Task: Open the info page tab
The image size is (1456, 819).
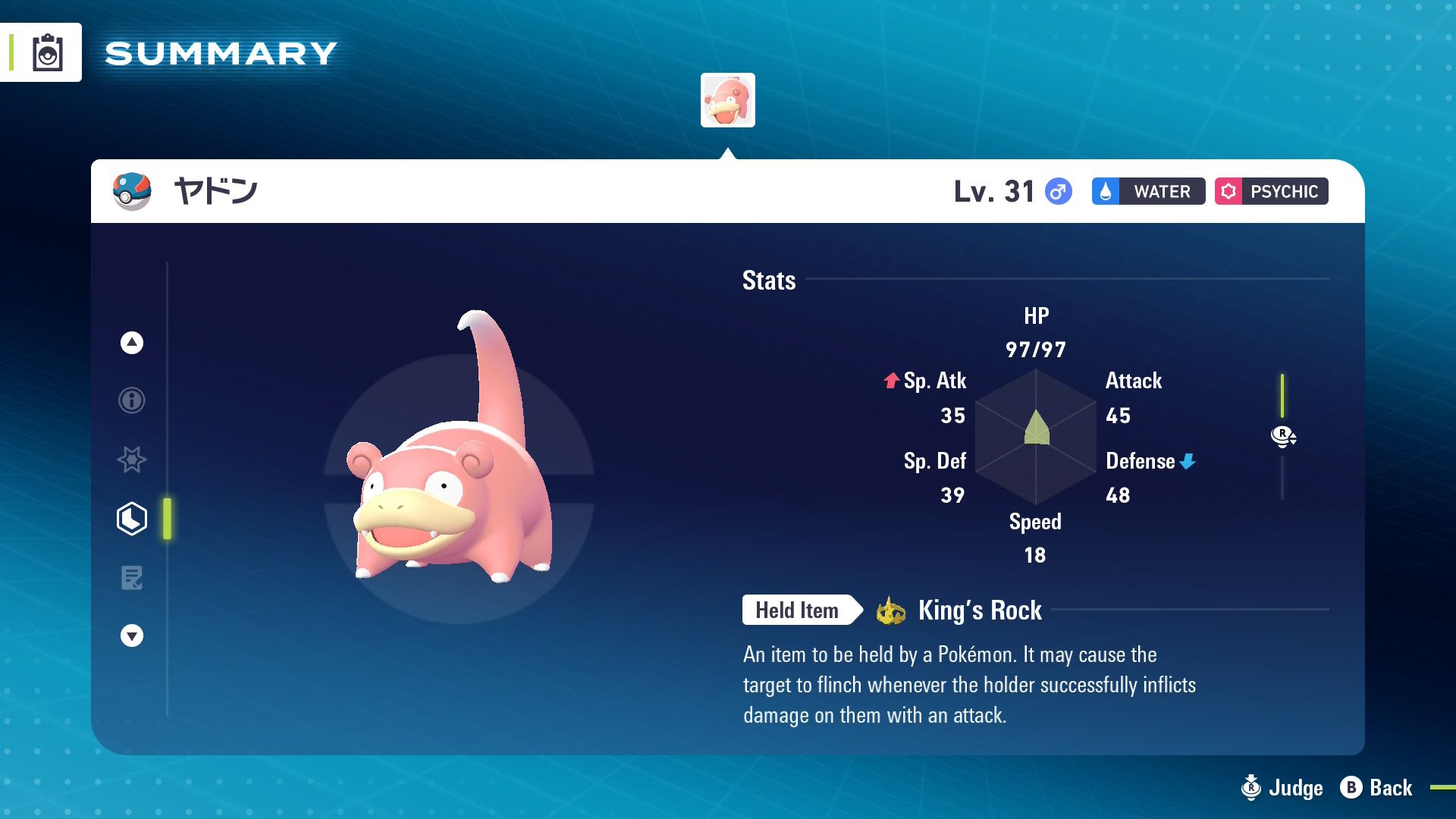Action: click(x=132, y=400)
